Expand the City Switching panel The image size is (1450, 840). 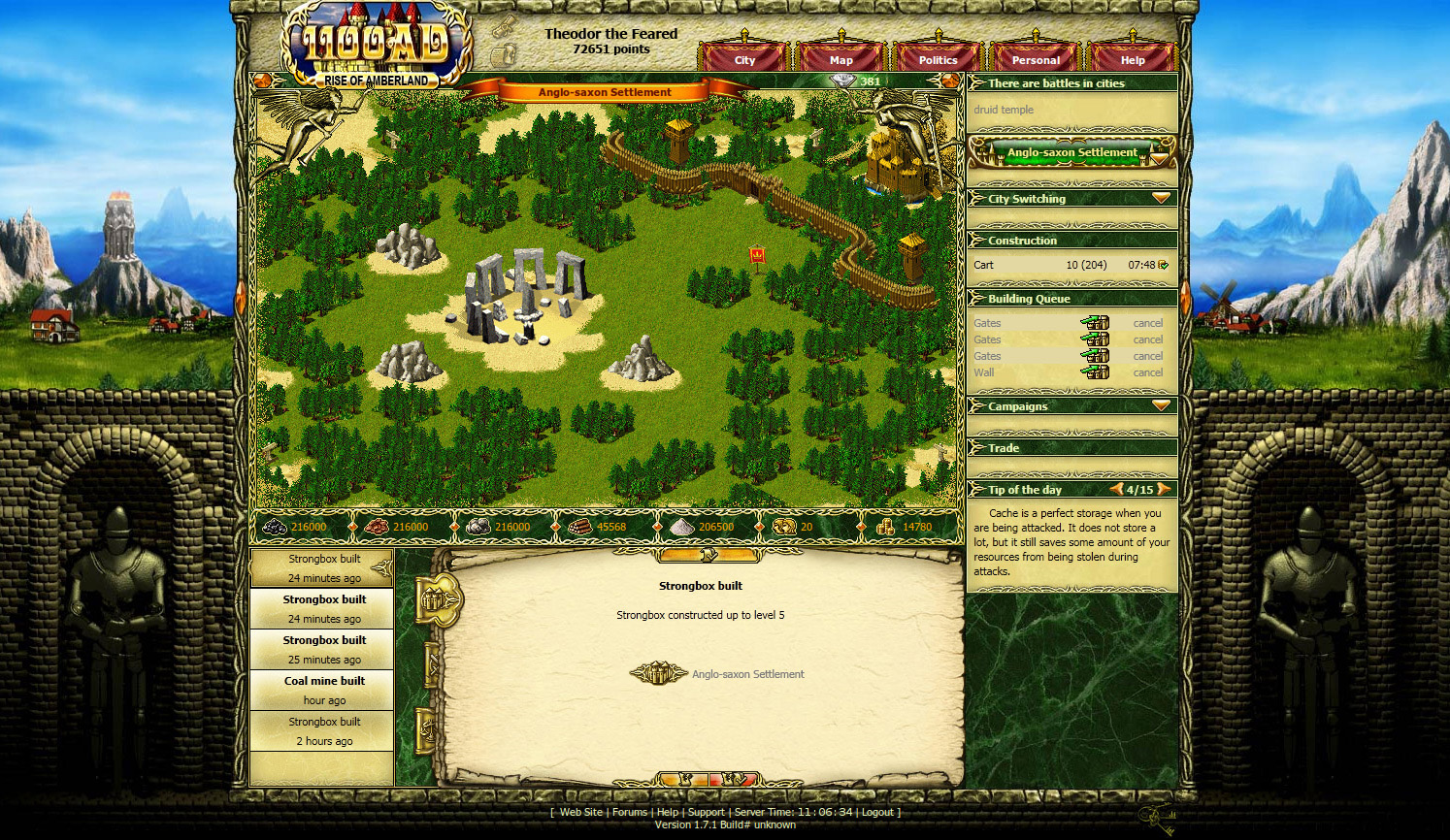[x=1161, y=198]
